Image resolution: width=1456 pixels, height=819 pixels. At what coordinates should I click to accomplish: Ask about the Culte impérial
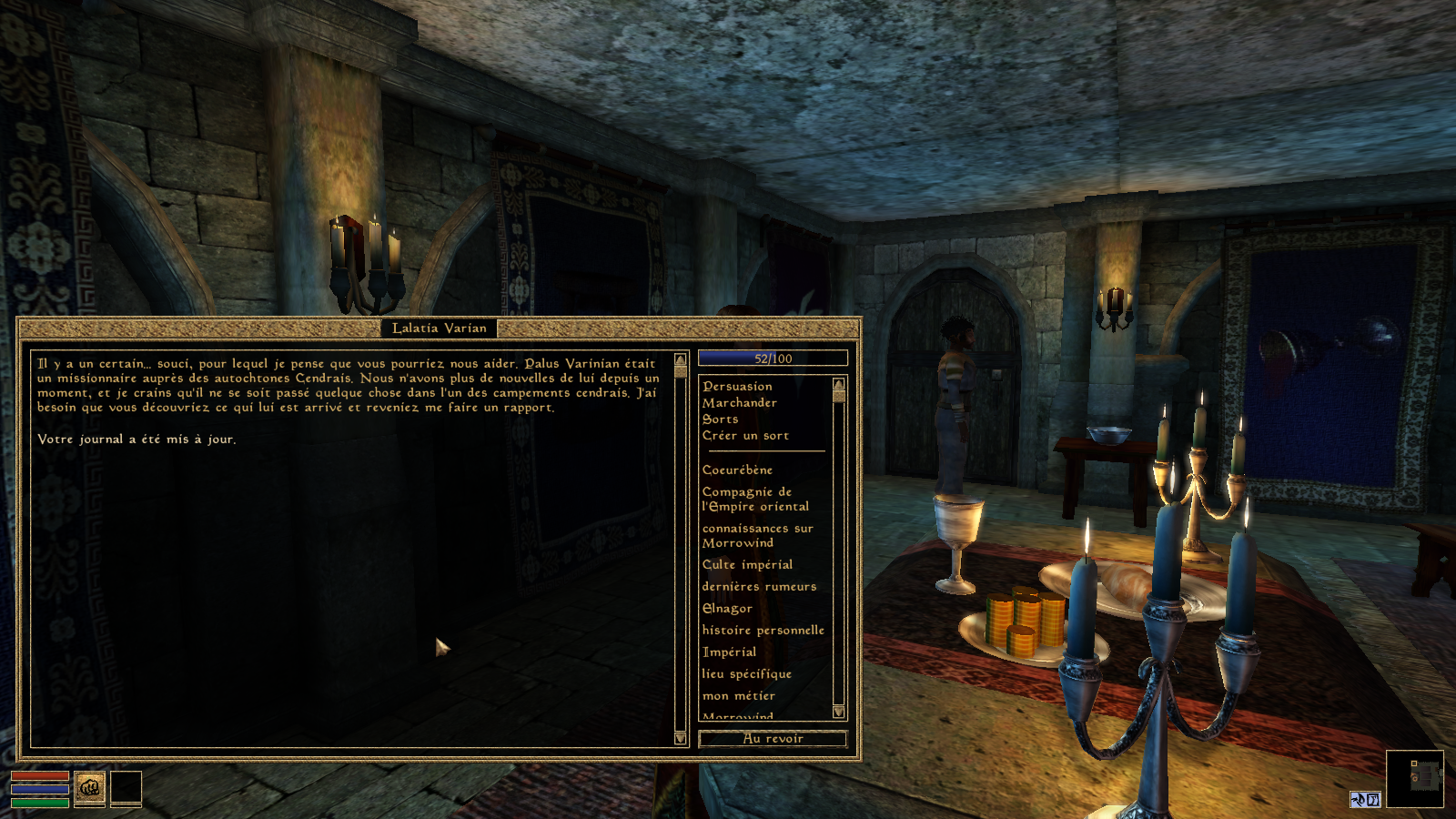[x=747, y=565]
